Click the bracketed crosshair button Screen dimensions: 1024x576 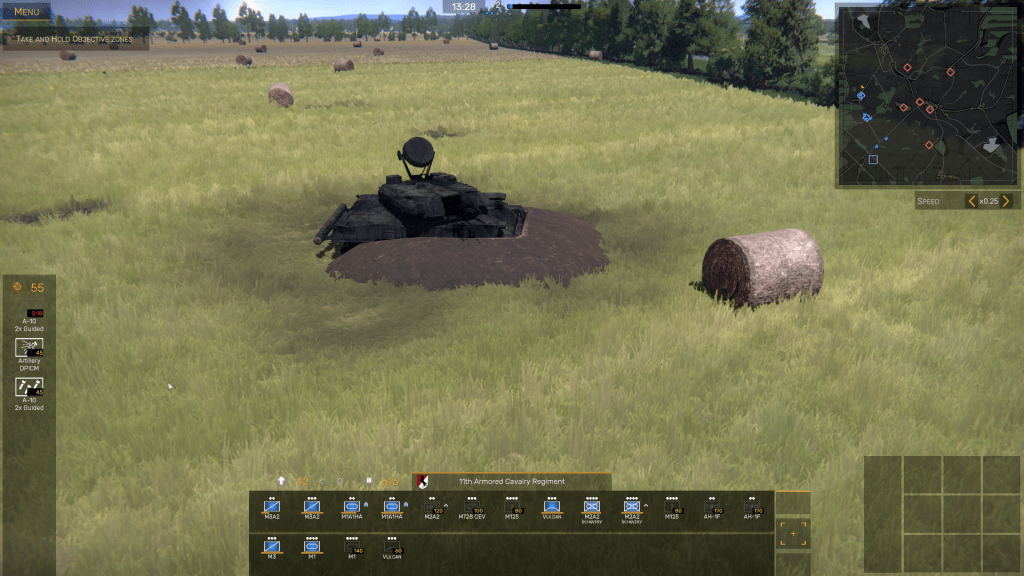click(x=793, y=533)
